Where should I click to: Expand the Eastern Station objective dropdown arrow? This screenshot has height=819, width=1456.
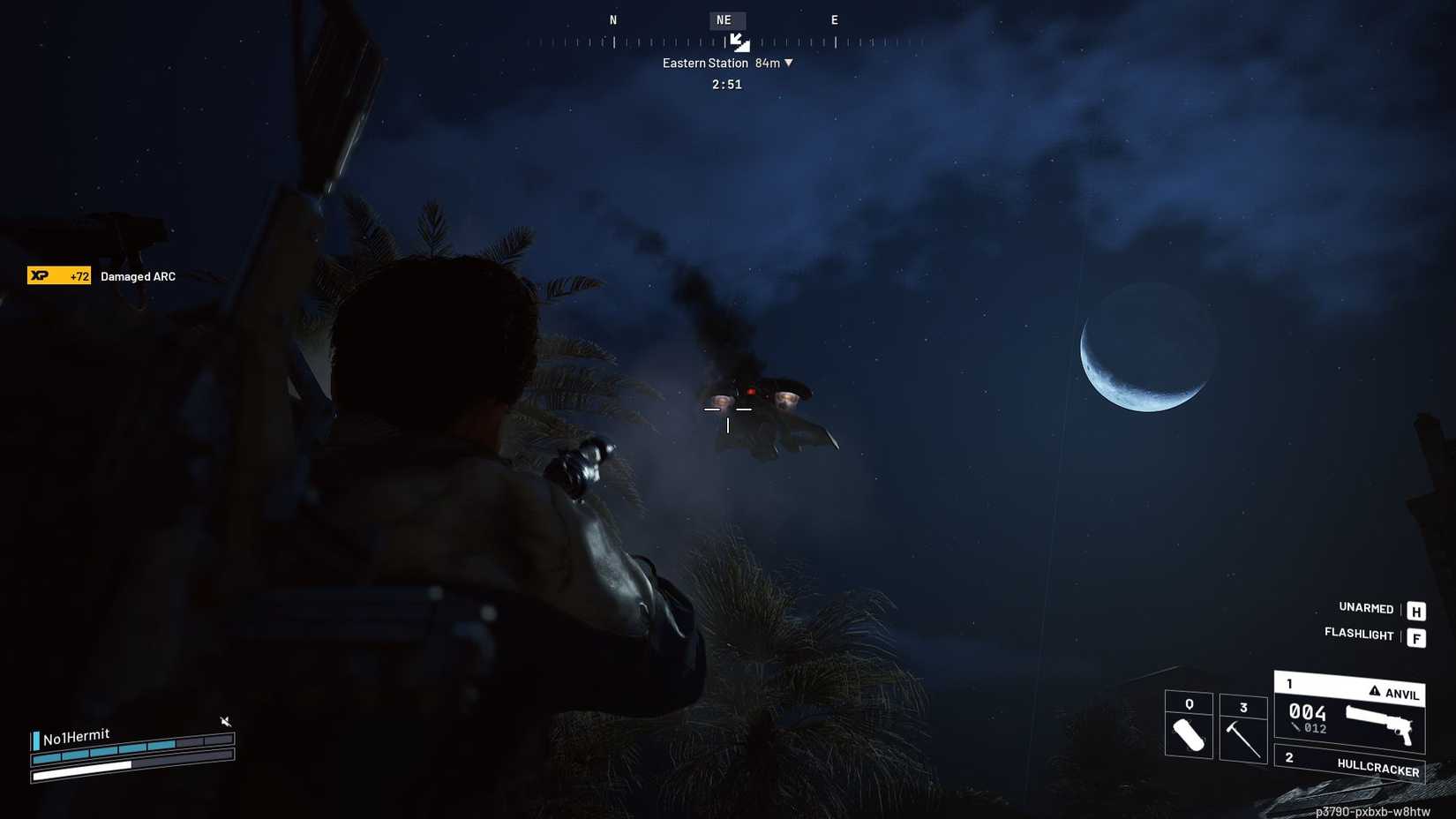[788, 63]
